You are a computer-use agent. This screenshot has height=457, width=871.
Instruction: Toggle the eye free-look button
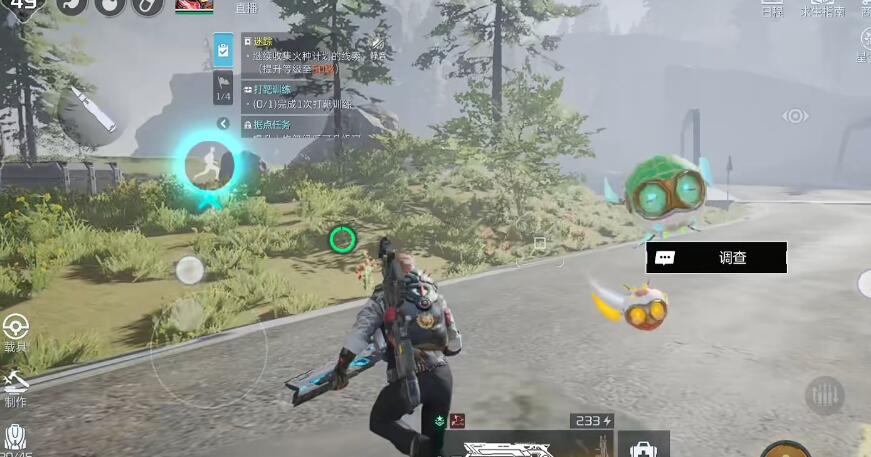(795, 116)
